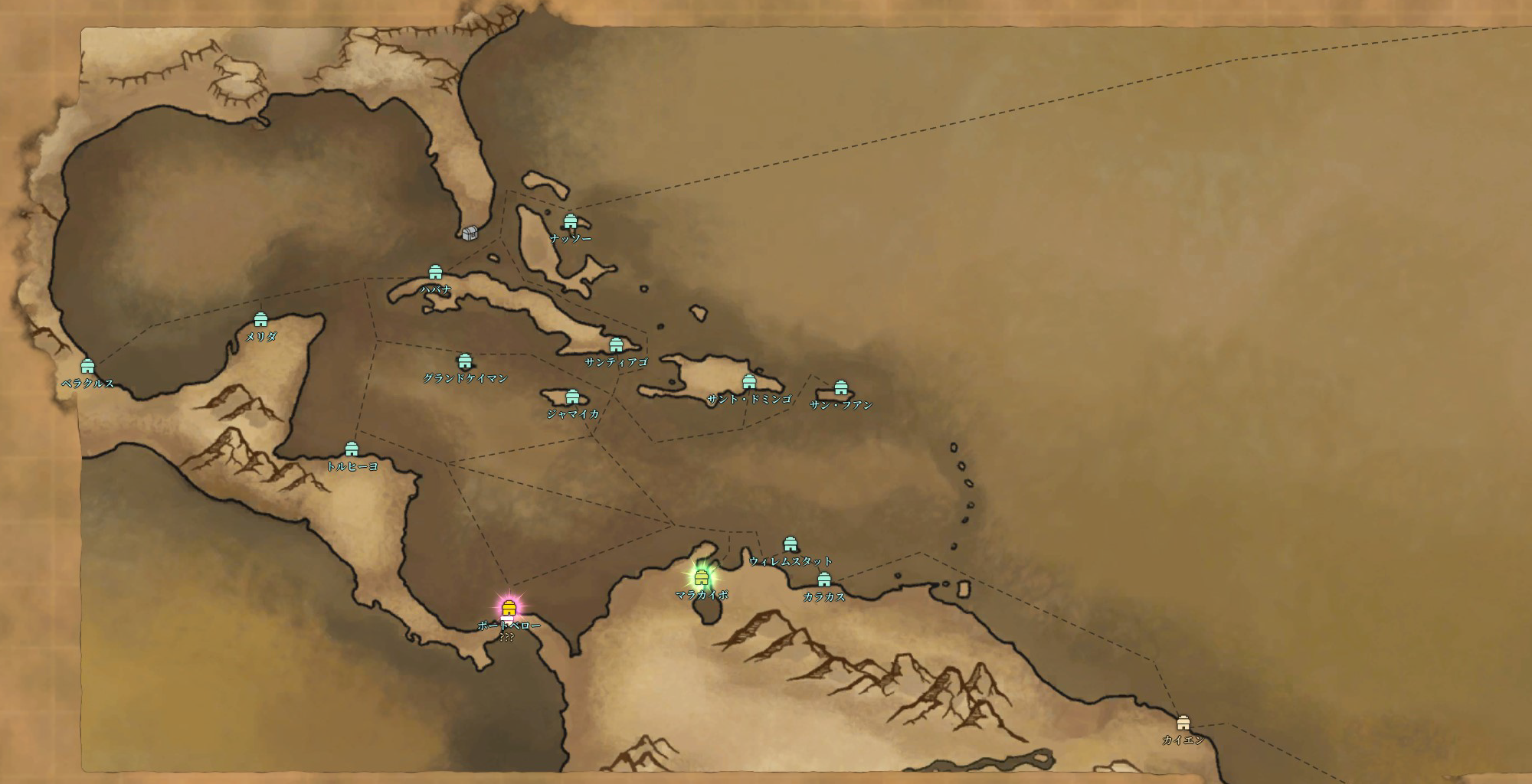Pick the カイエン port marker
The height and width of the screenshot is (784, 1532).
click(x=1183, y=723)
